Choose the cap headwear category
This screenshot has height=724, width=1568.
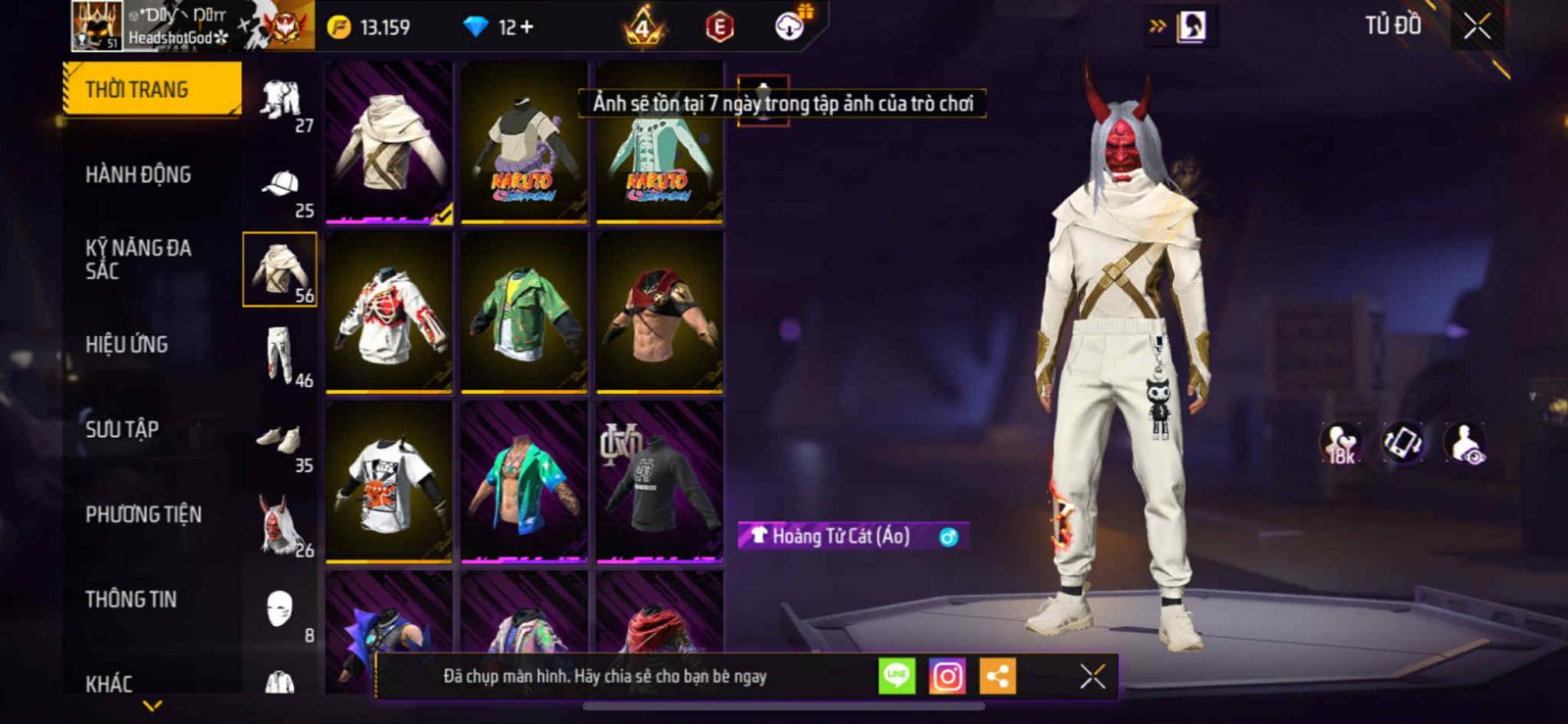tap(280, 186)
